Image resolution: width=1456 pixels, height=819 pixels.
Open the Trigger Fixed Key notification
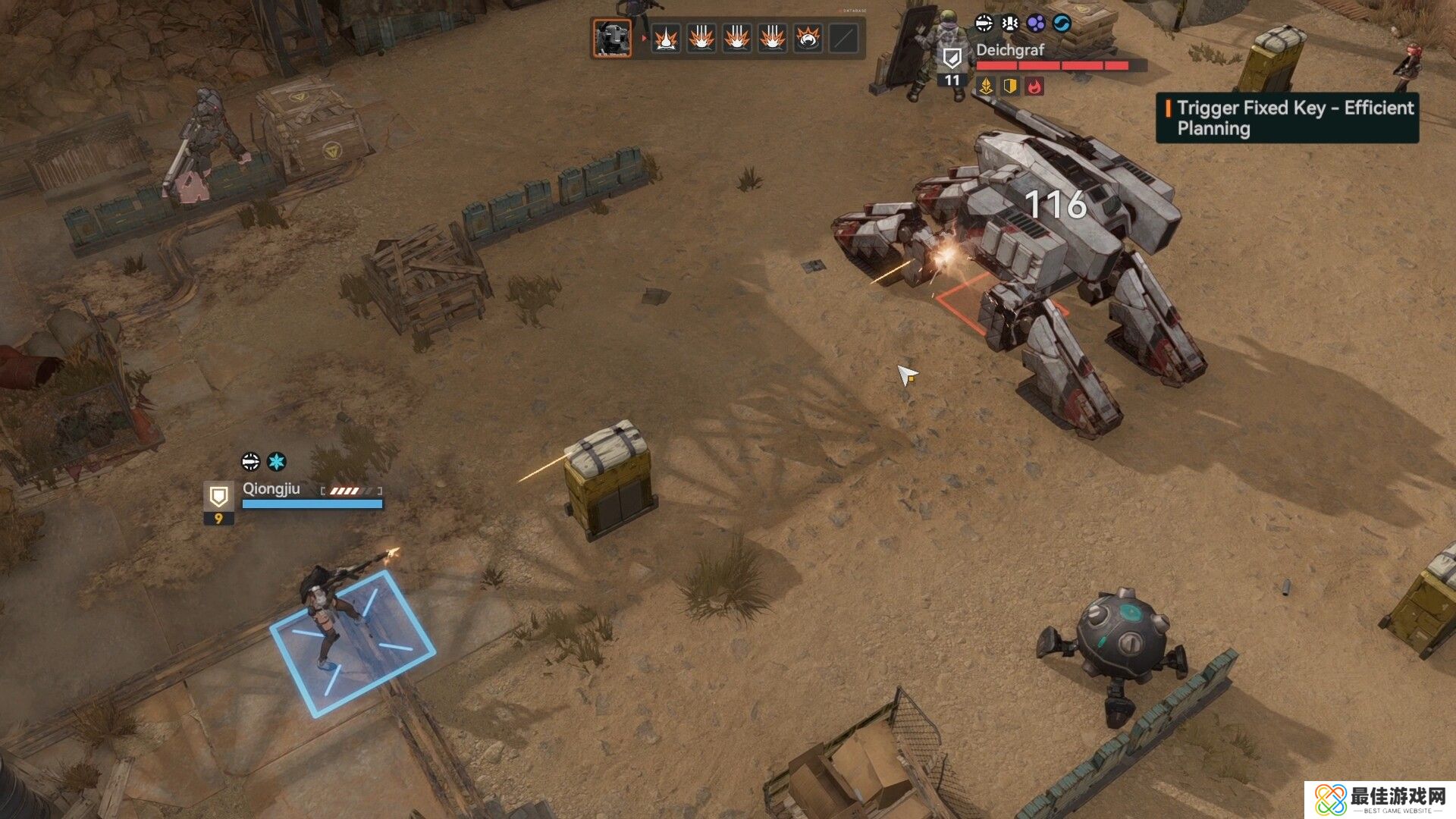1287,118
